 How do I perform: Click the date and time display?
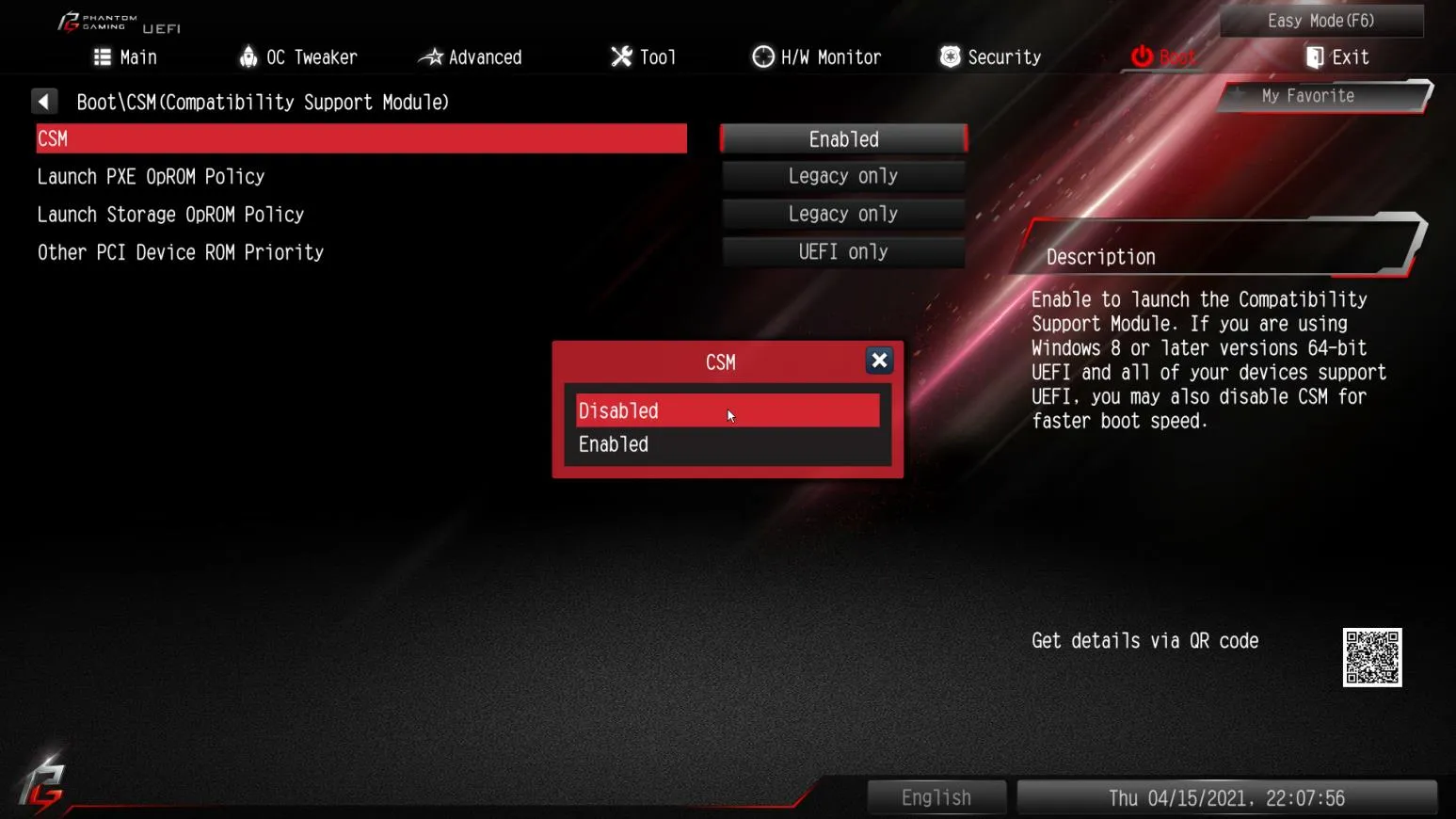click(x=1226, y=797)
